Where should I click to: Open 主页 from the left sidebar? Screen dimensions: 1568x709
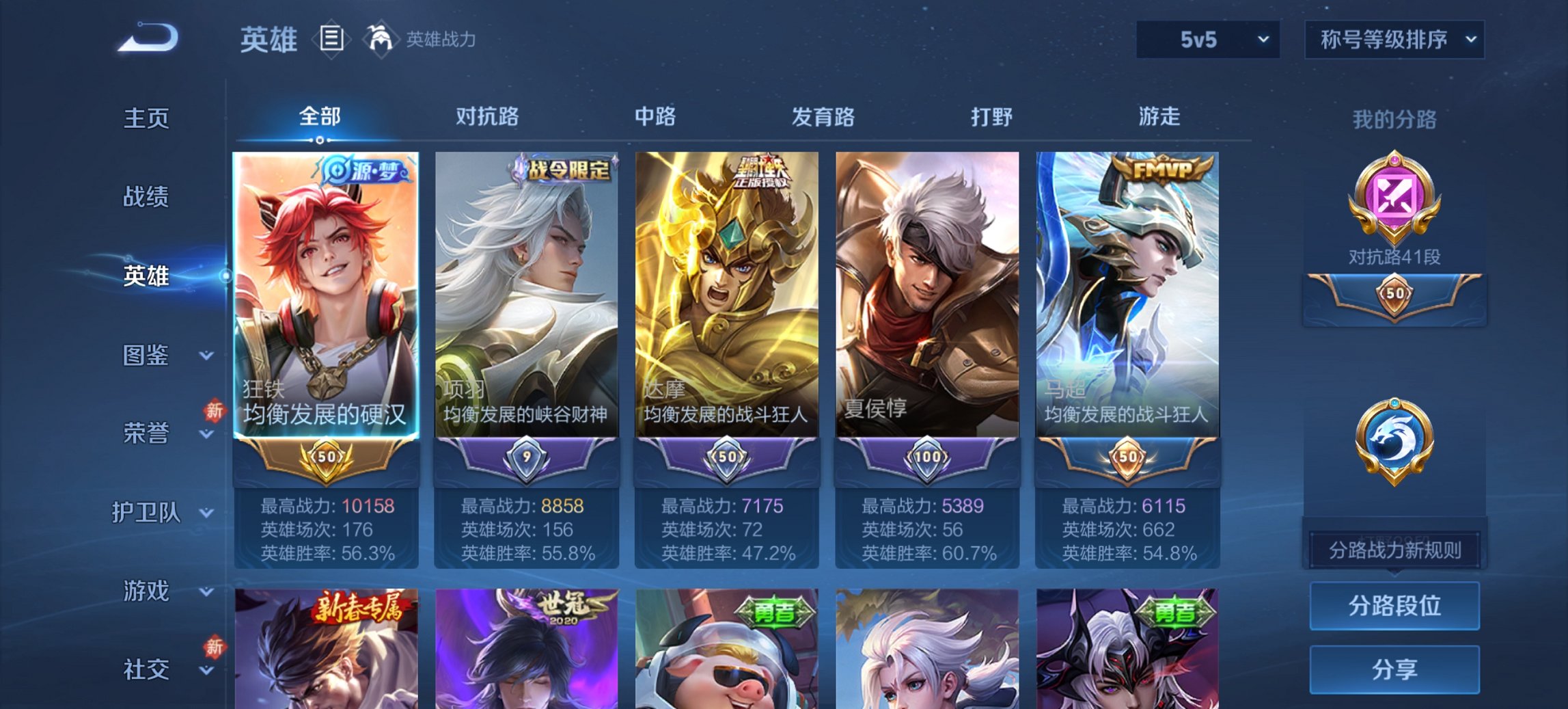click(146, 118)
